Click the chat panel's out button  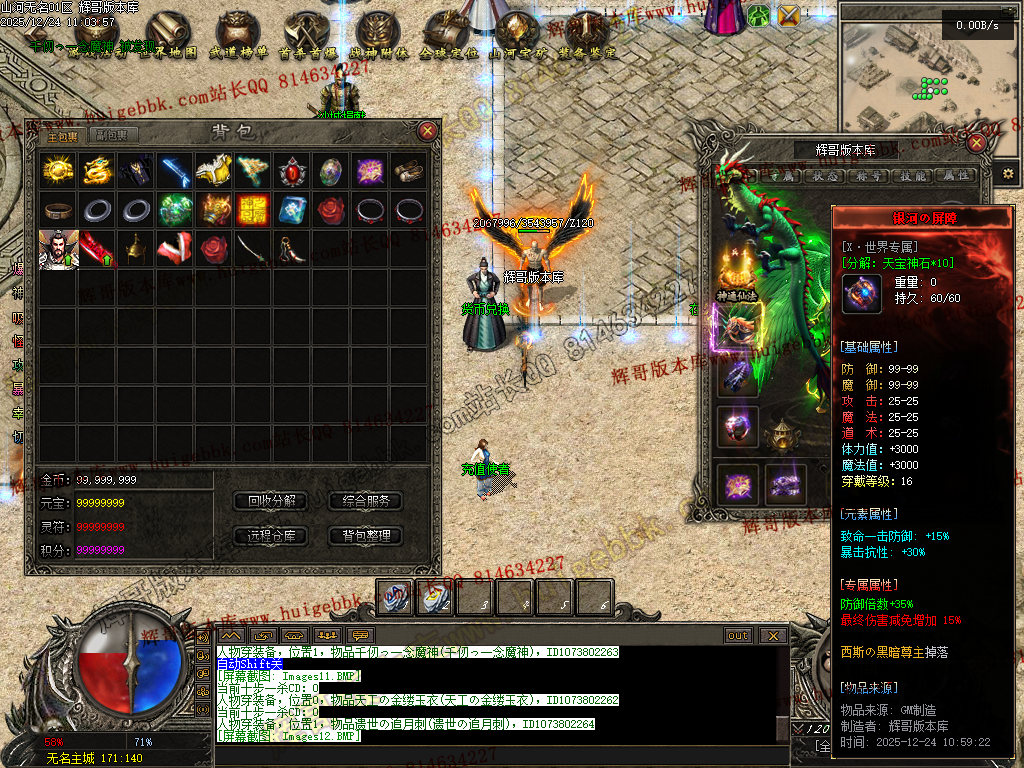click(738, 636)
